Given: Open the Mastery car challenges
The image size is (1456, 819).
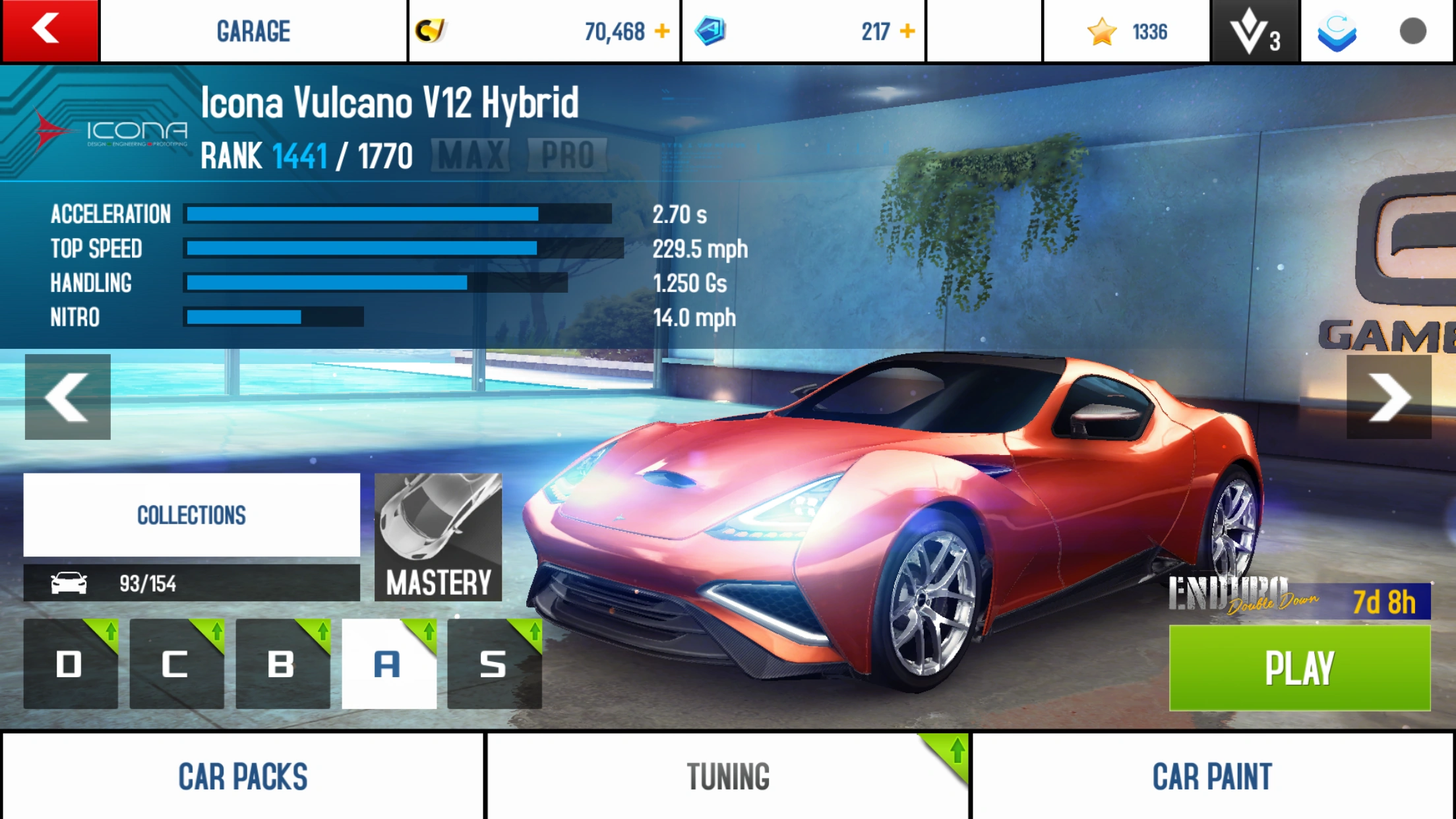Looking at the screenshot, I should 438,537.
